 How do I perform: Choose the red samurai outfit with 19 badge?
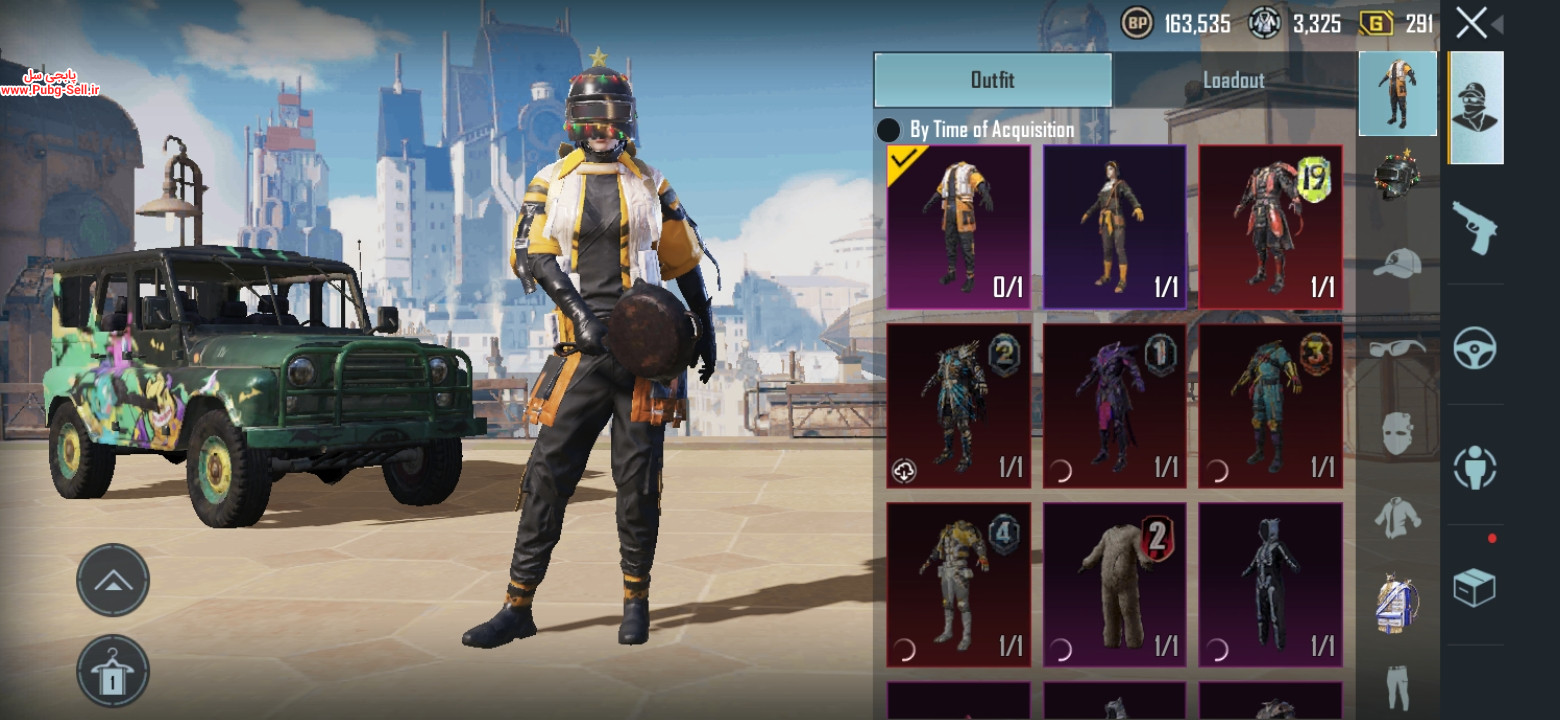click(x=1270, y=226)
